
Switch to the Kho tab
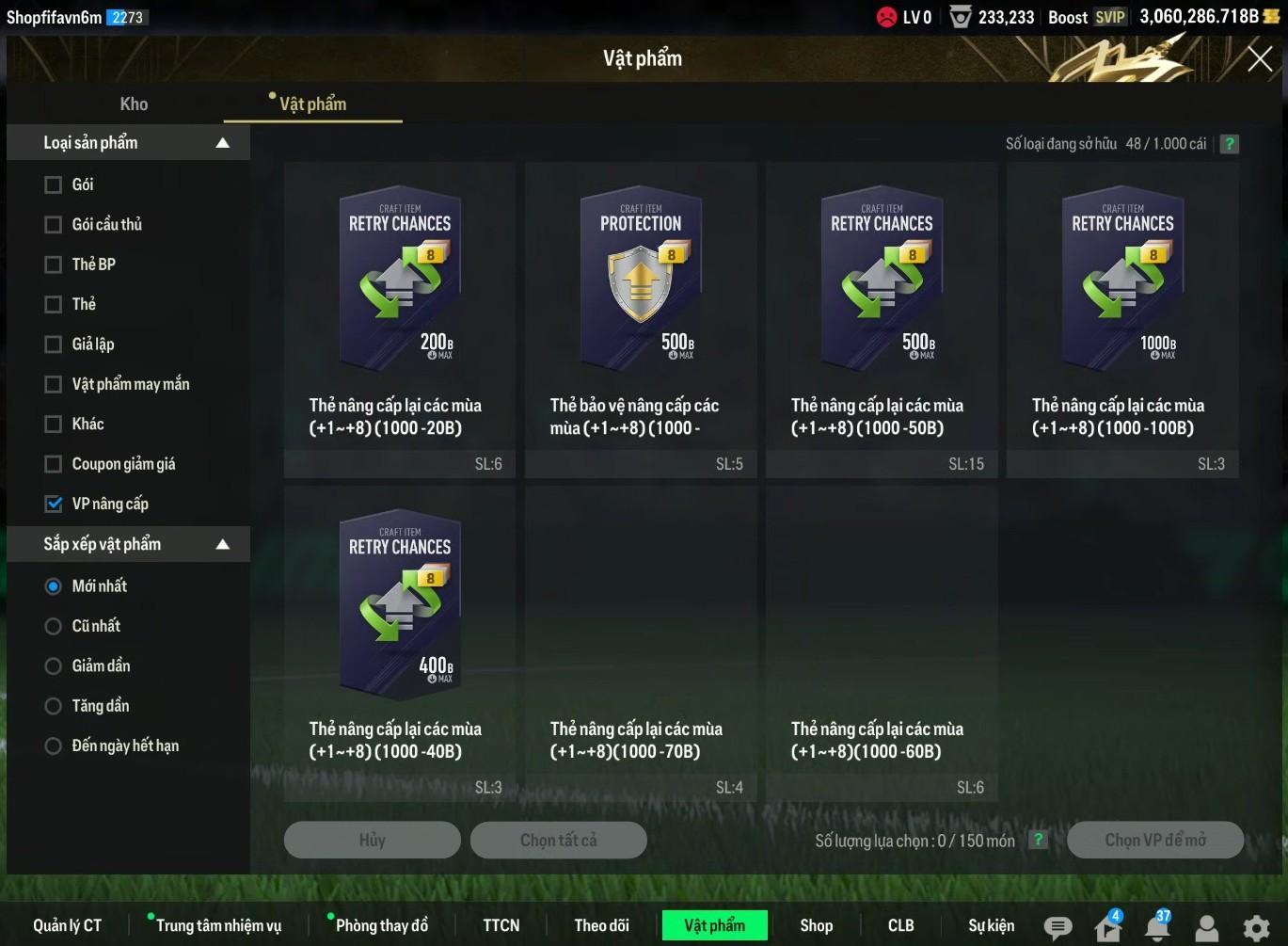coord(134,104)
